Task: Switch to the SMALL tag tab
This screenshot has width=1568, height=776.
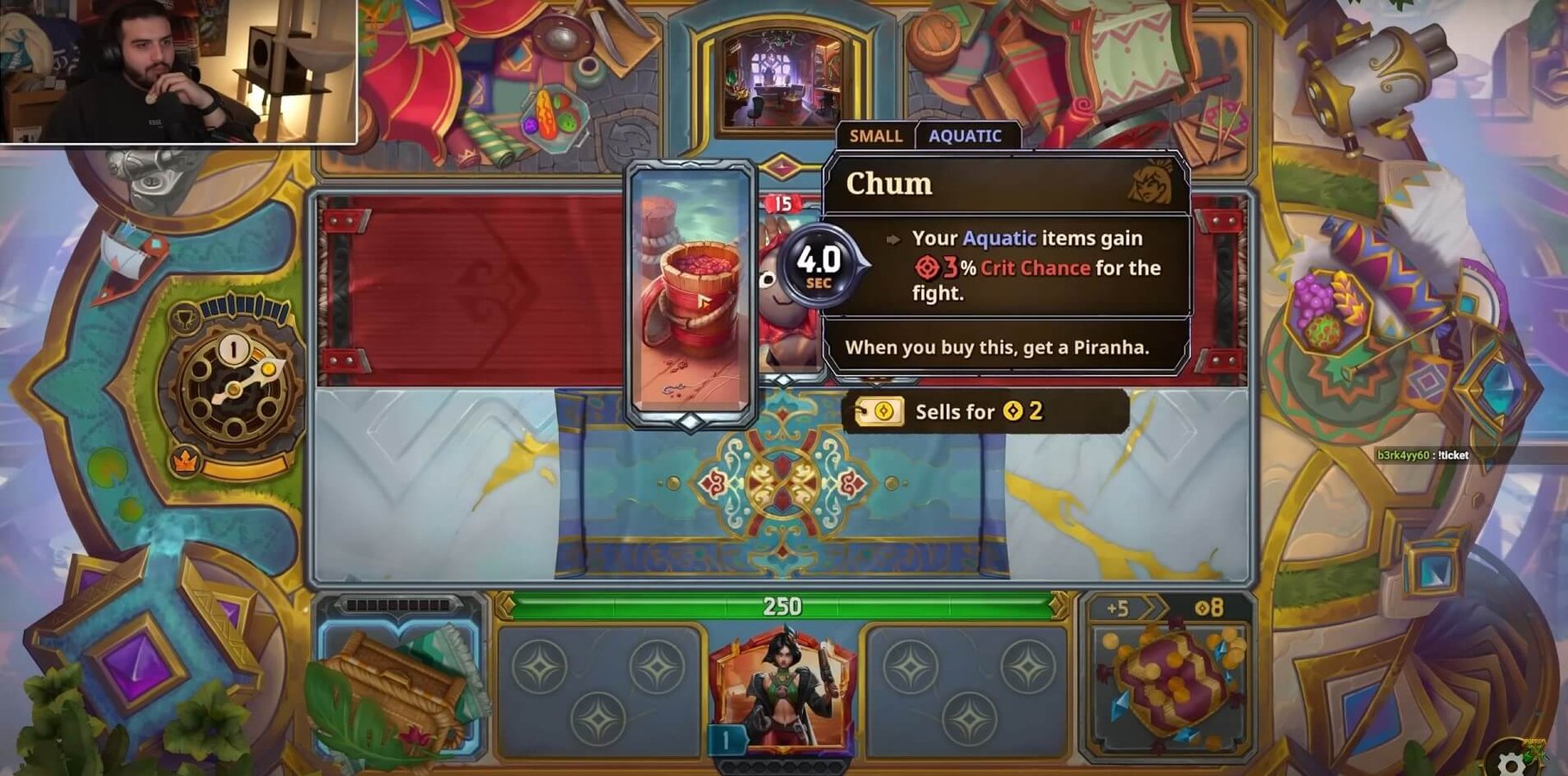Action: tap(875, 136)
